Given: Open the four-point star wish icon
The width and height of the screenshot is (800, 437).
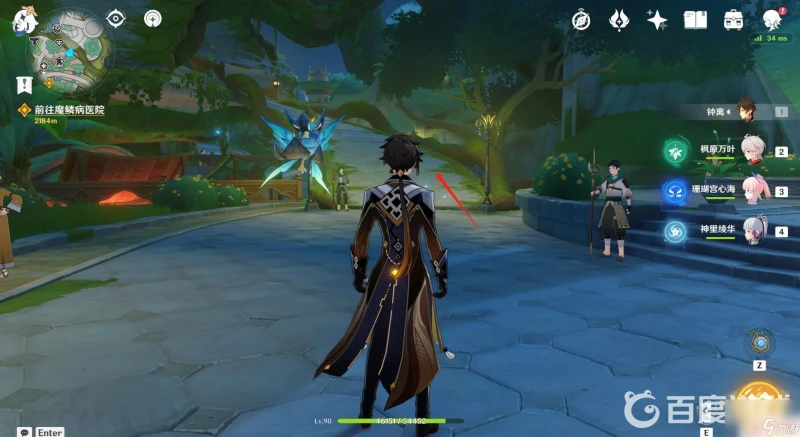Looking at the screenshot, I should coord(657,19).
